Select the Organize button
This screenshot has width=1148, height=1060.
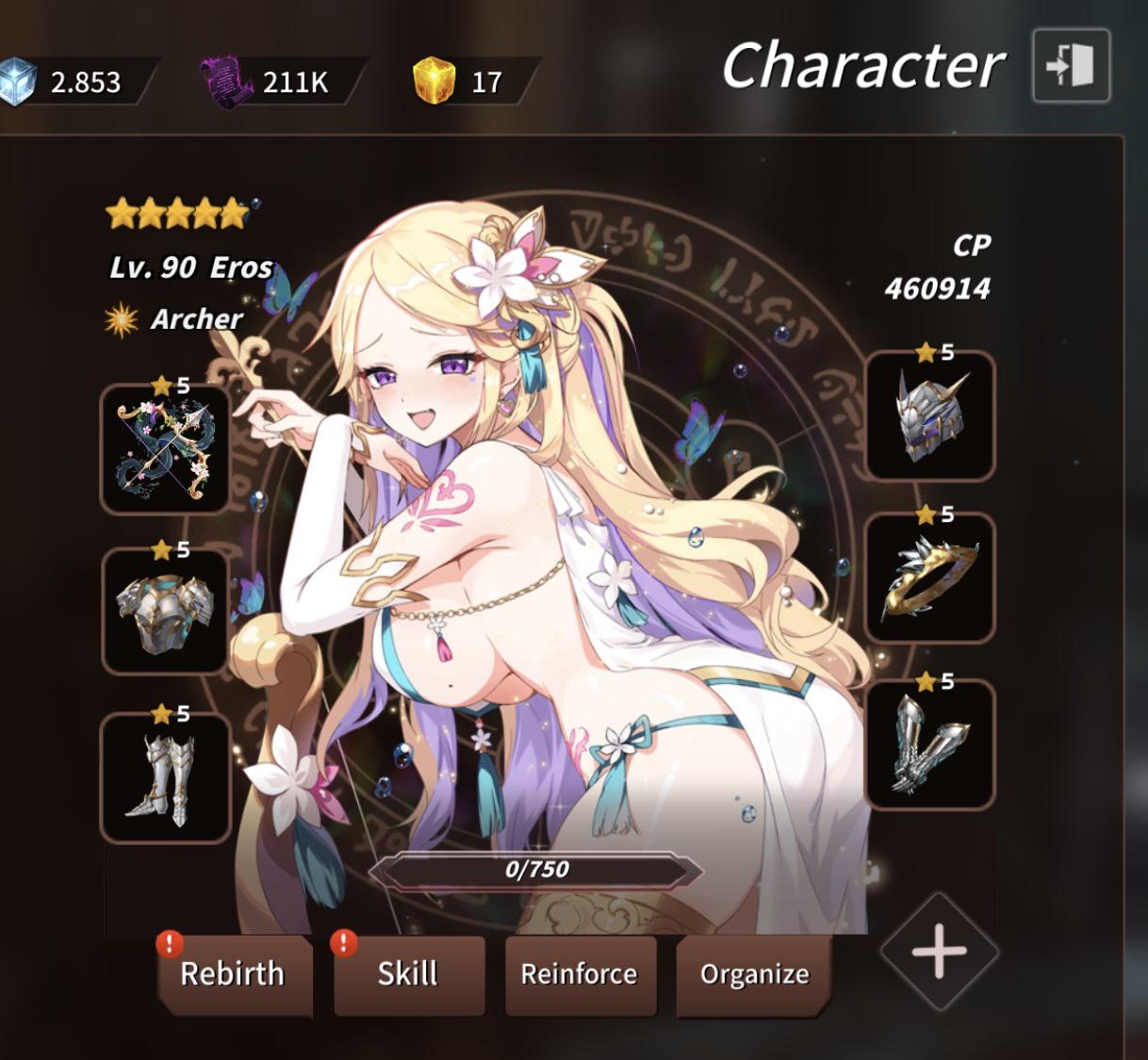(754, 974)
